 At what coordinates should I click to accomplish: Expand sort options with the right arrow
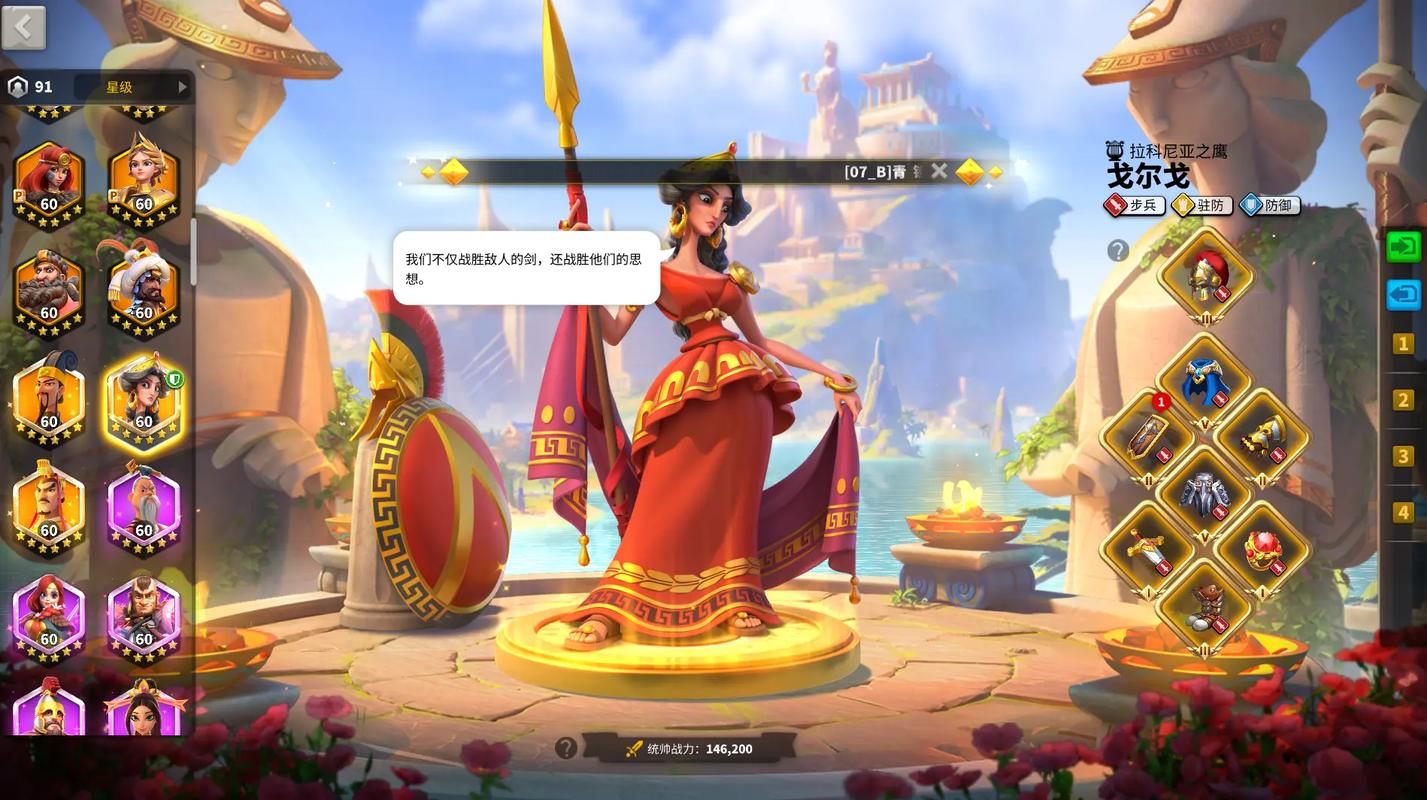[x=181, y=86]
